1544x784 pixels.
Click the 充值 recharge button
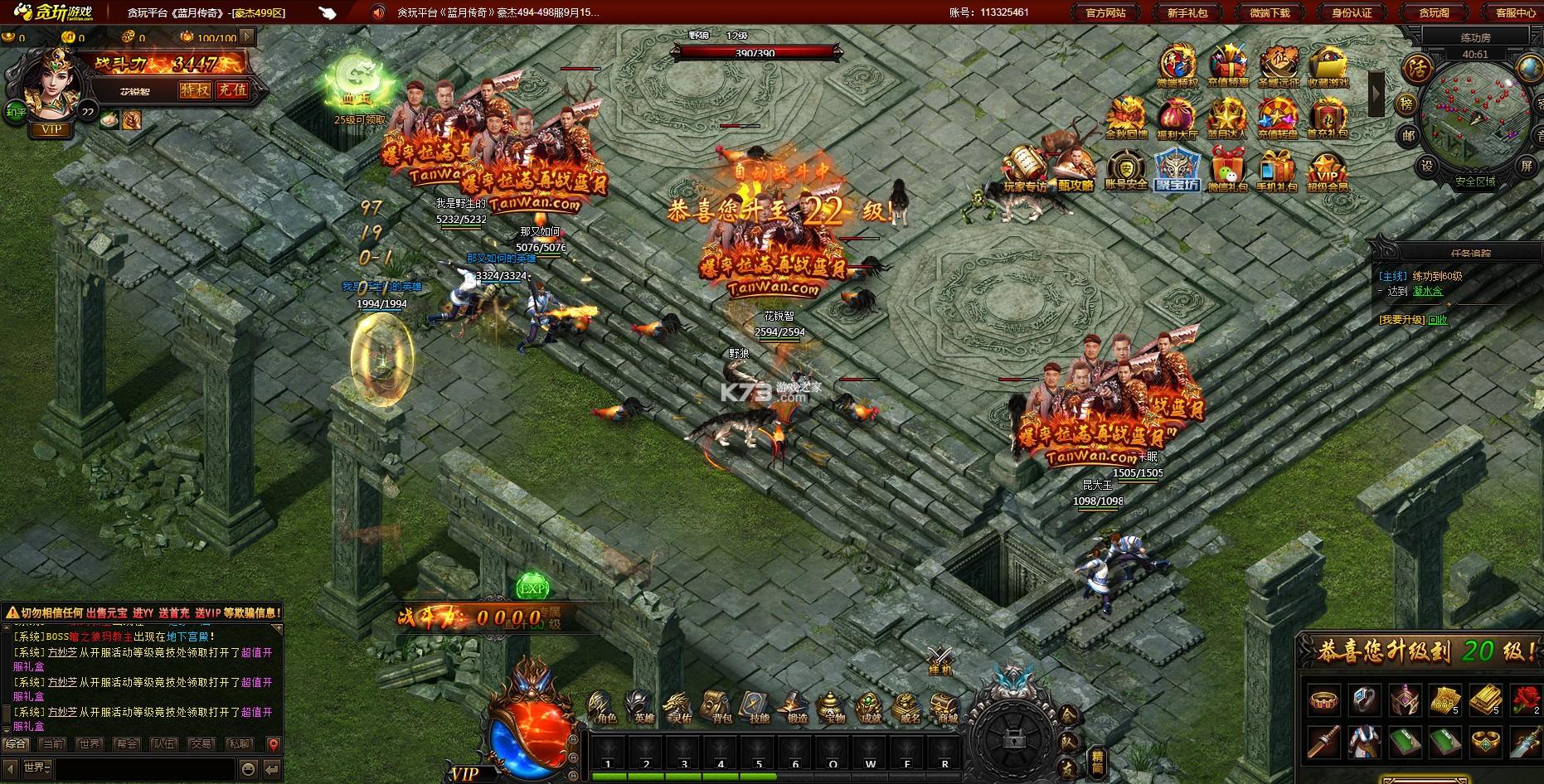tap(232, 90)
